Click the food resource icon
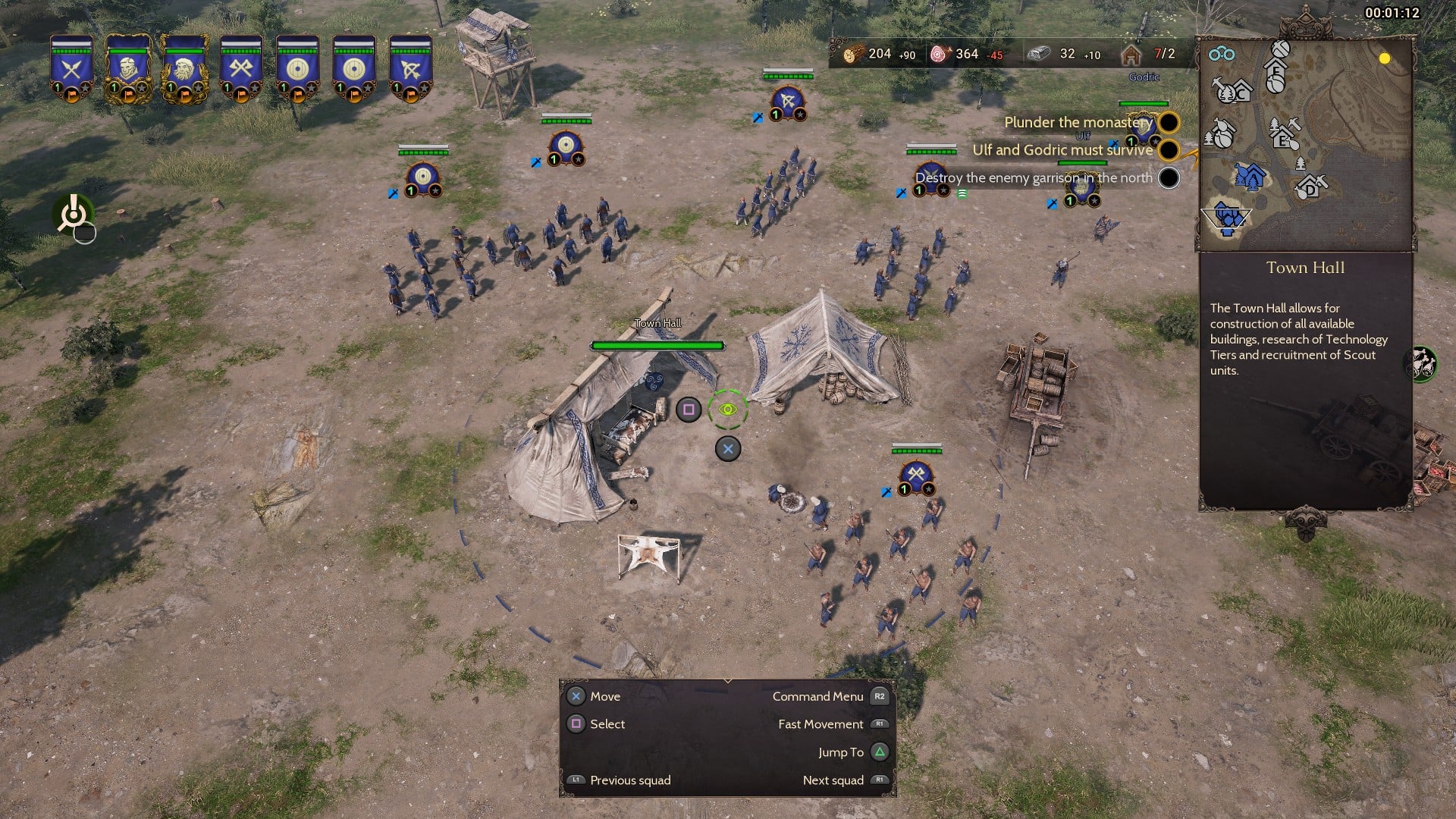Screen dimensions: 1456x819 tap(940, 54)
